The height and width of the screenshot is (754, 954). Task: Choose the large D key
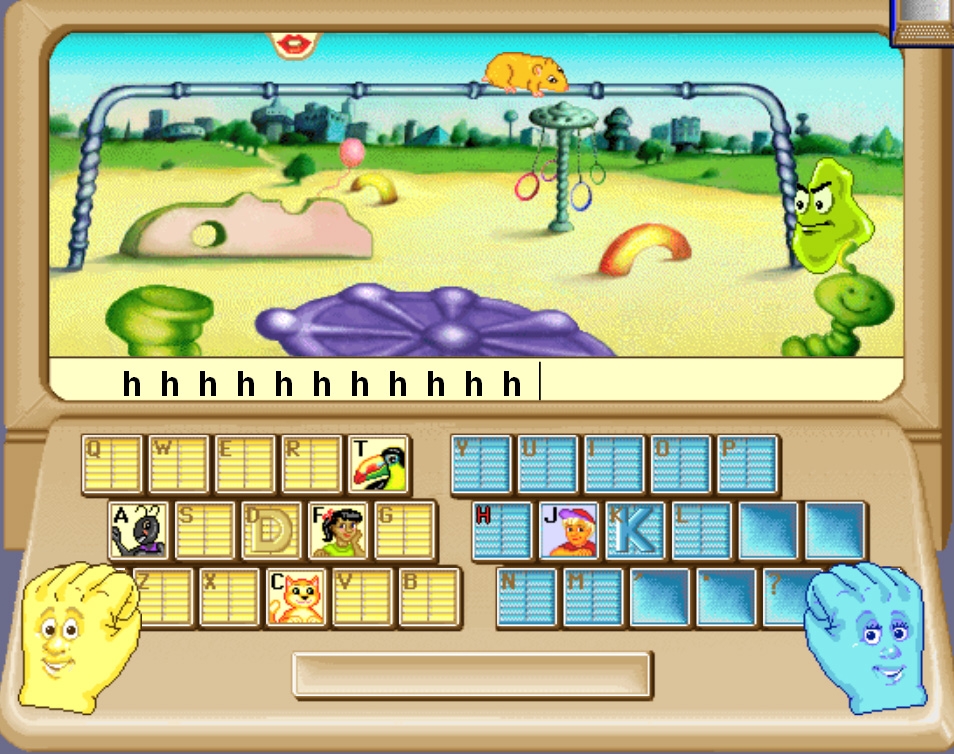point(271,530)
